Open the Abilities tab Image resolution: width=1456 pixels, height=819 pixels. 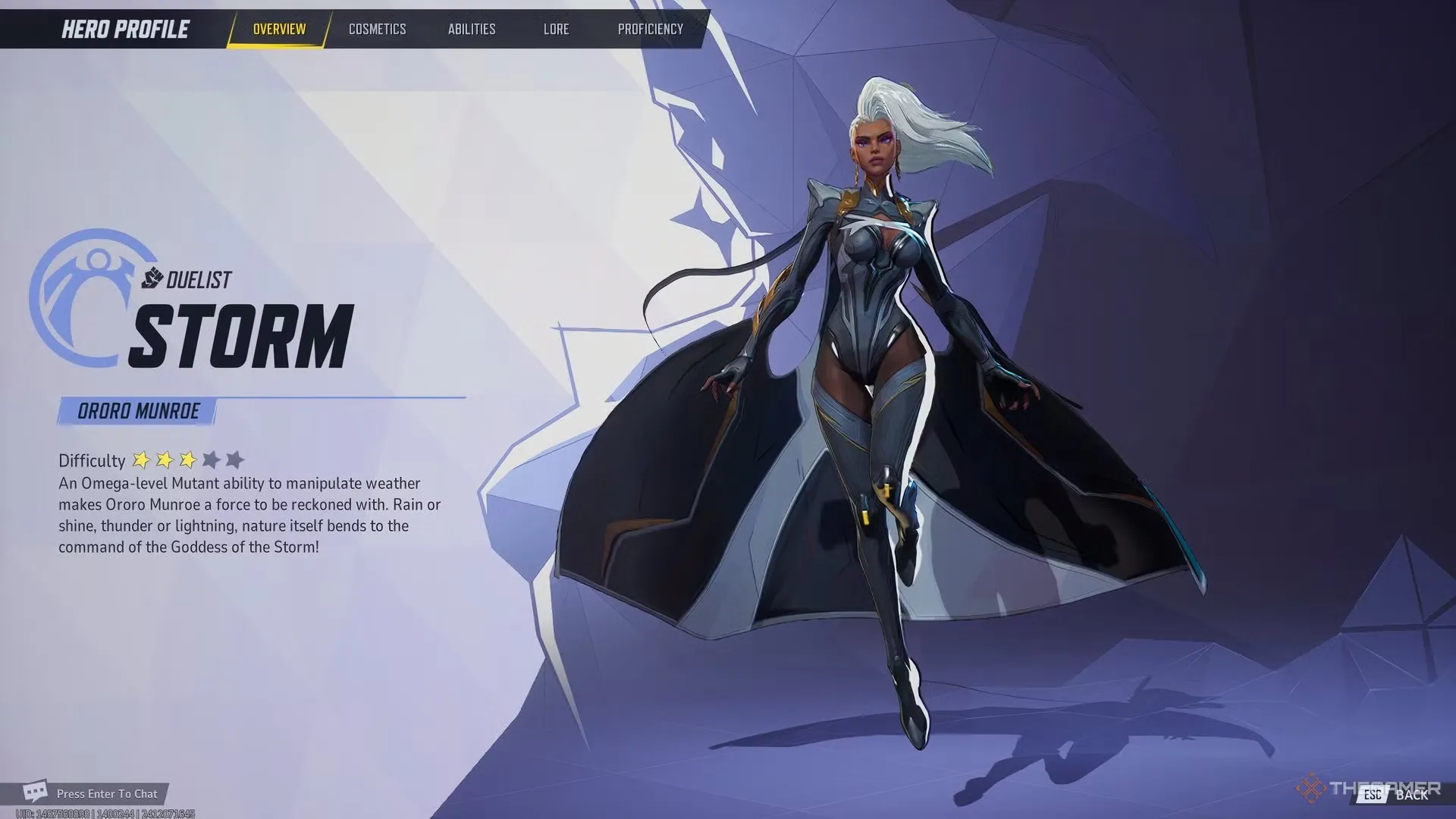click(x=471, y=30)
